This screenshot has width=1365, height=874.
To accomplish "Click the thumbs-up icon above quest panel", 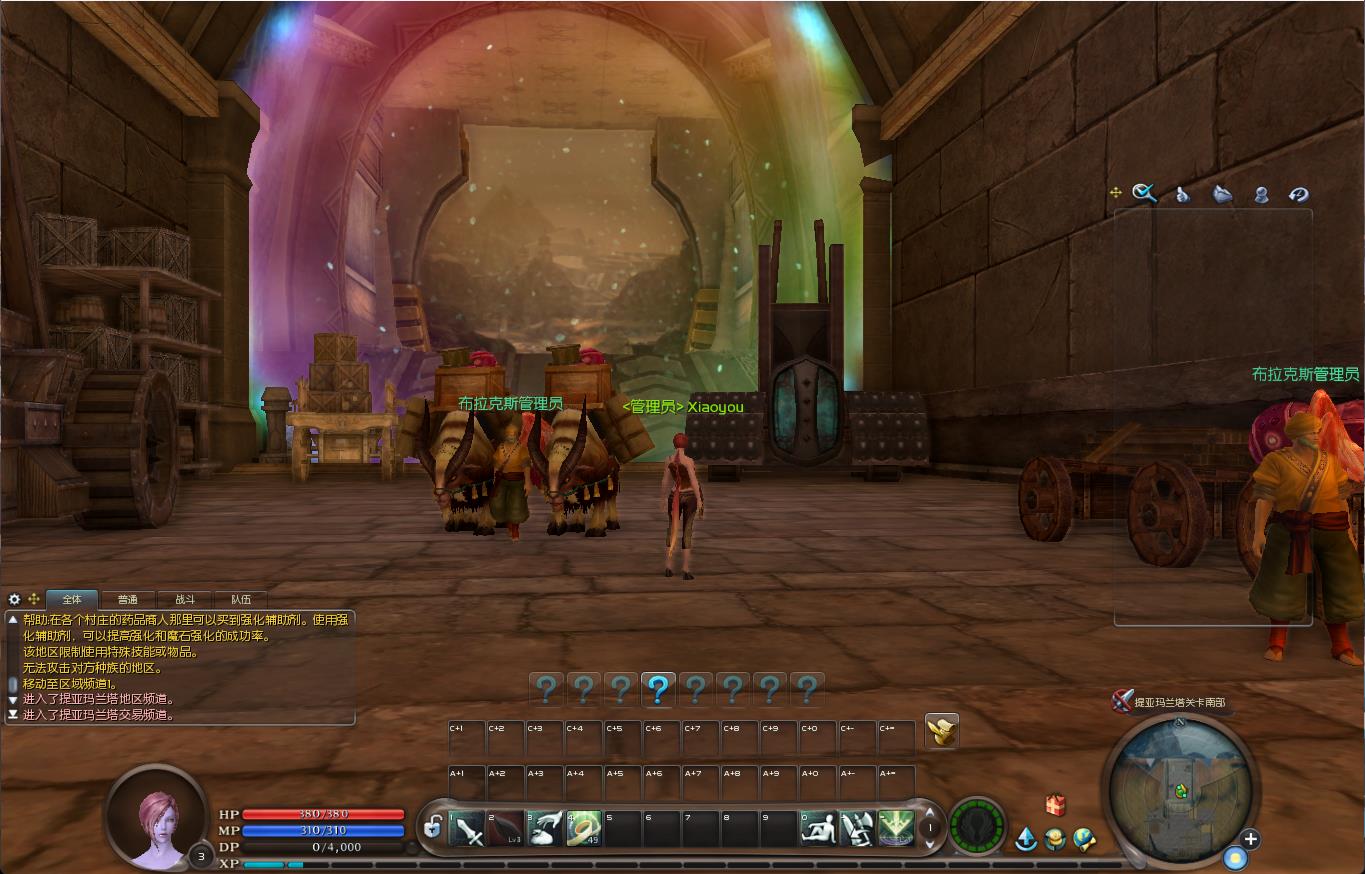I will (1182, 194).
